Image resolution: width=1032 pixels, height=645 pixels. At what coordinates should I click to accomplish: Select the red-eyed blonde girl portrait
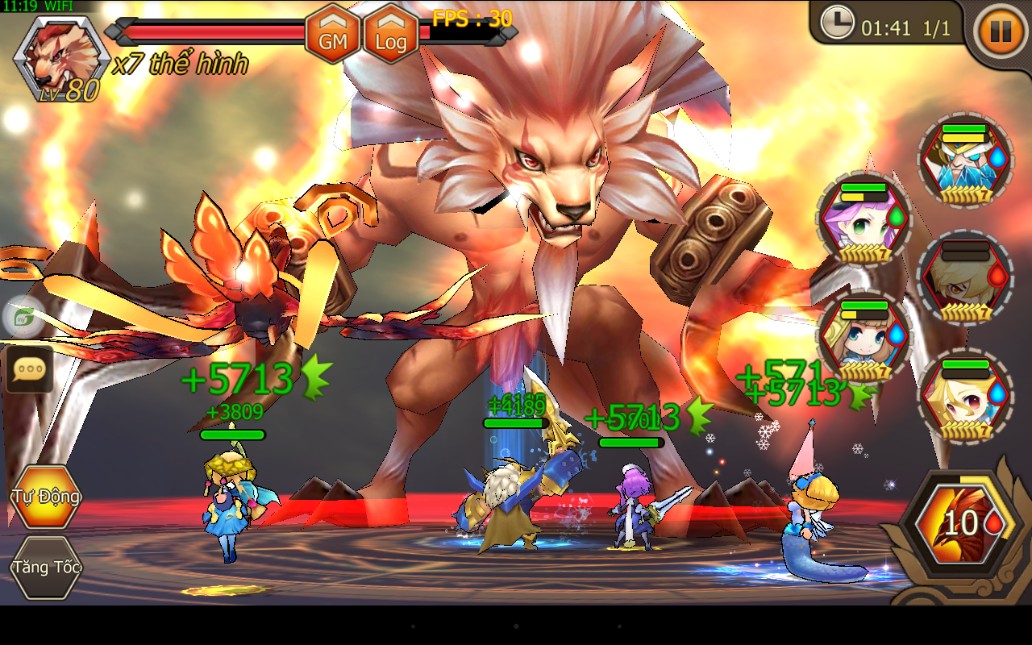(x=964, y=396)
